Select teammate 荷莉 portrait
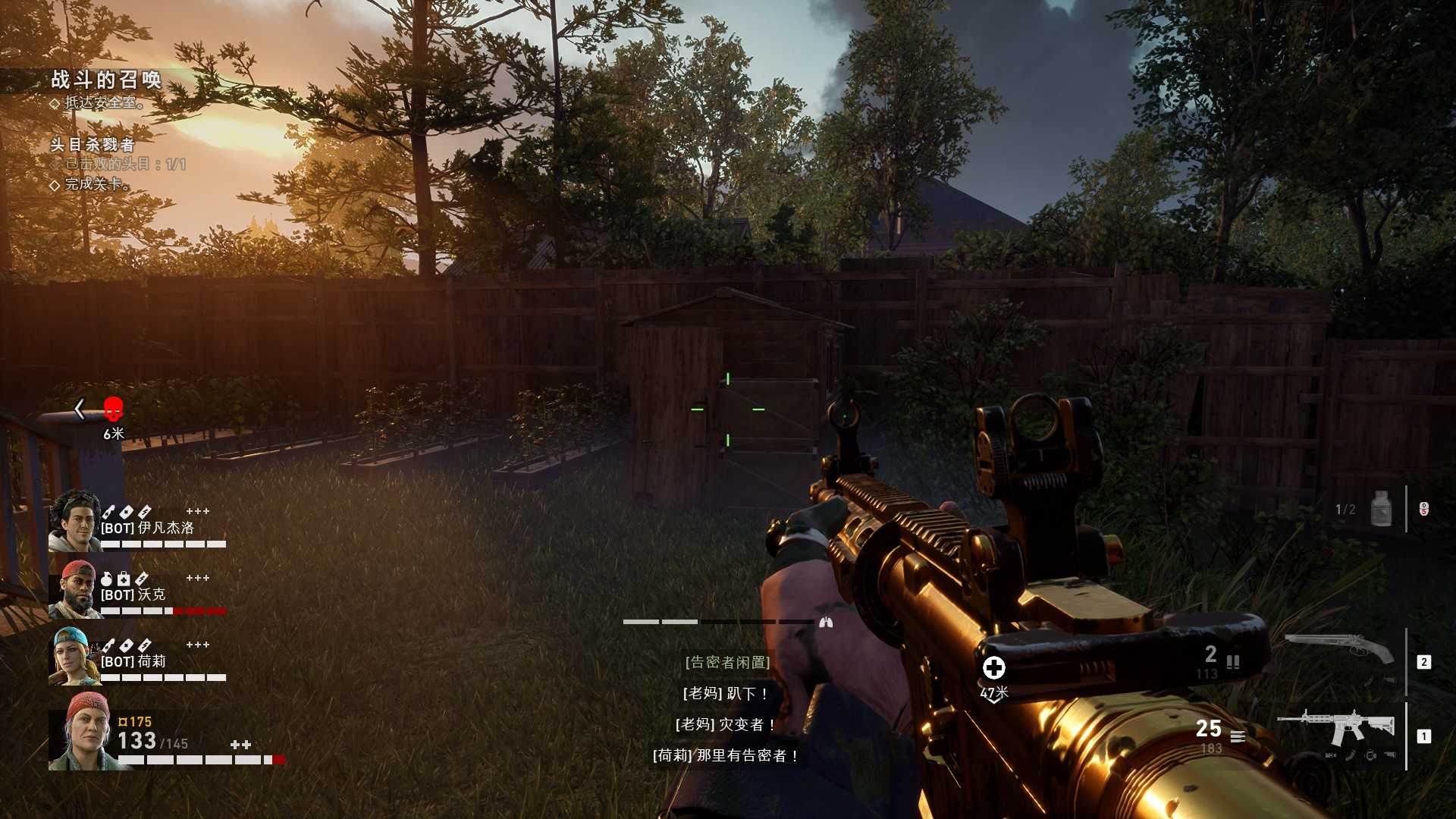Viewport: 1456px width, 819px height. (x=74, y=656)
